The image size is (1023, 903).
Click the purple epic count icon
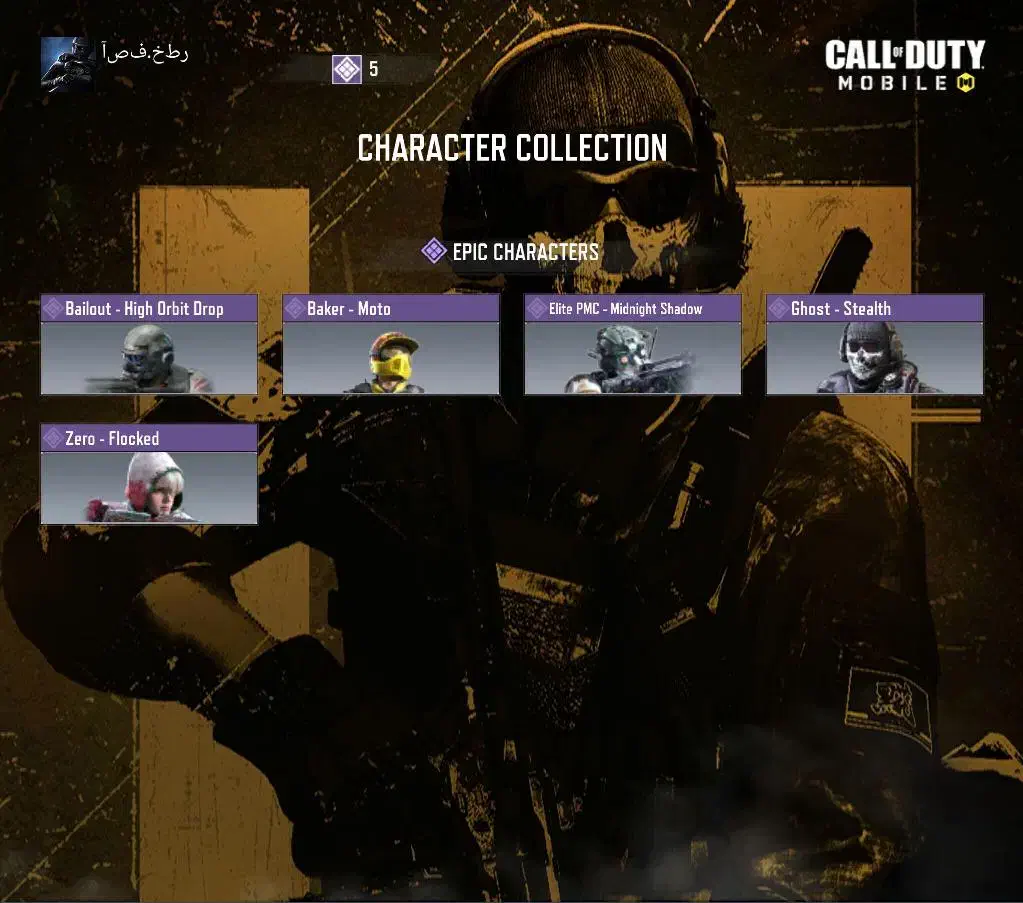[347, 69]
